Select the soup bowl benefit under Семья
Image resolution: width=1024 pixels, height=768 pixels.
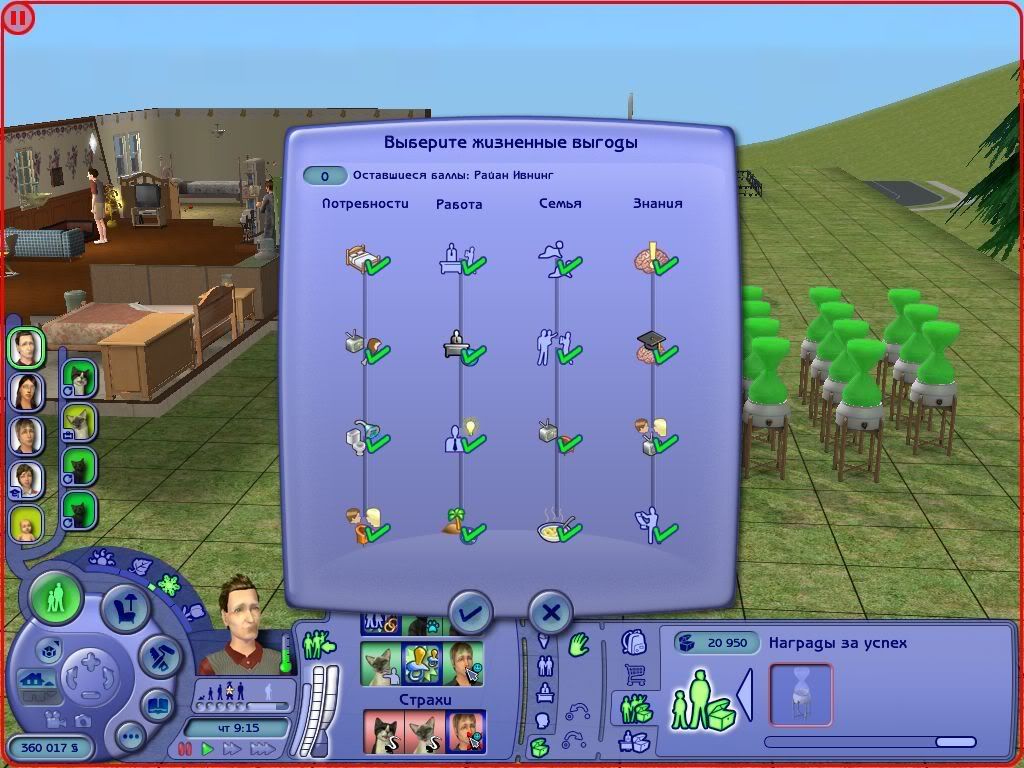pos(557,526)
